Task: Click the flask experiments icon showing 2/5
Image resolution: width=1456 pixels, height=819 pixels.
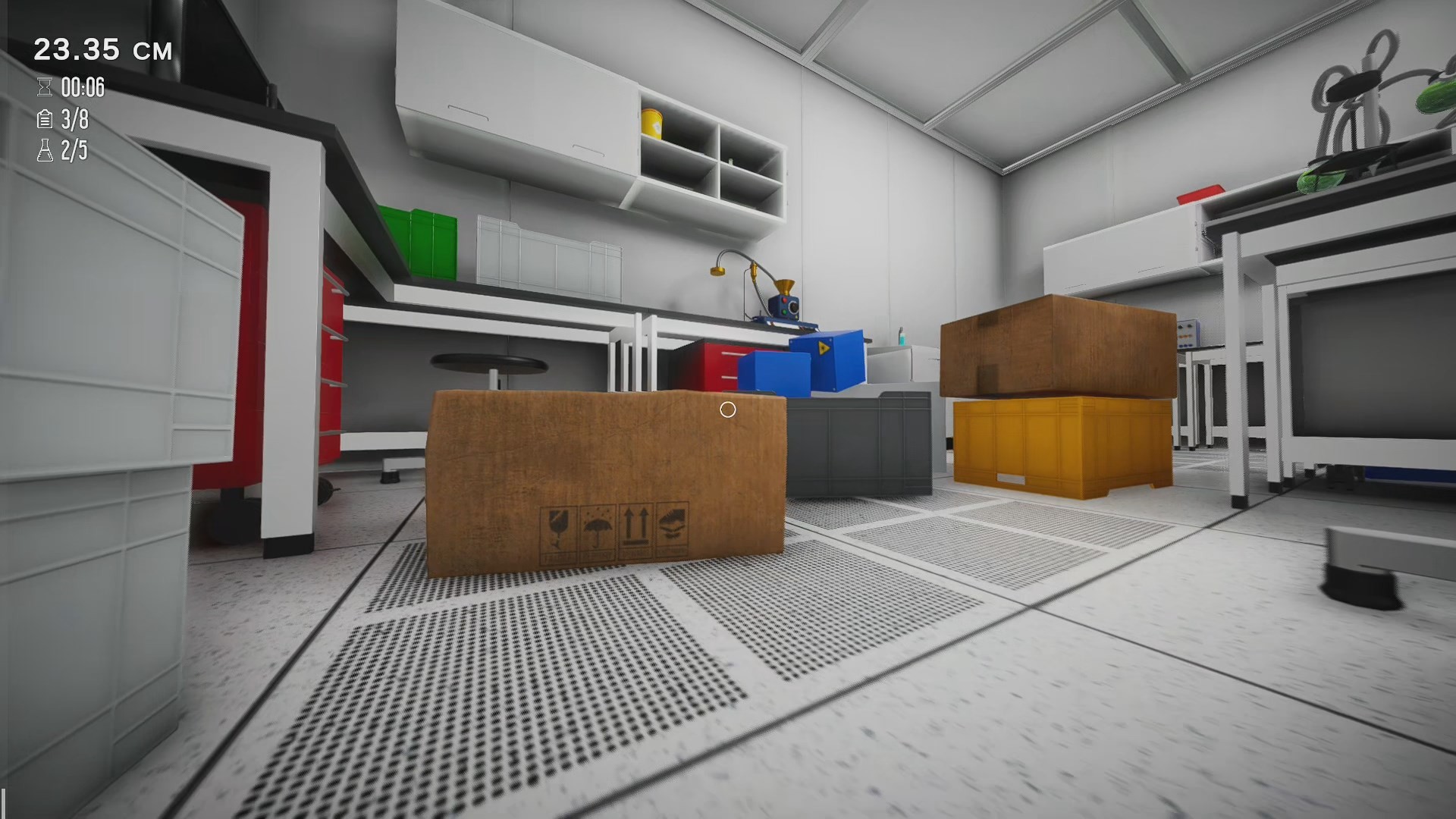Action: [x=45, y=151]
